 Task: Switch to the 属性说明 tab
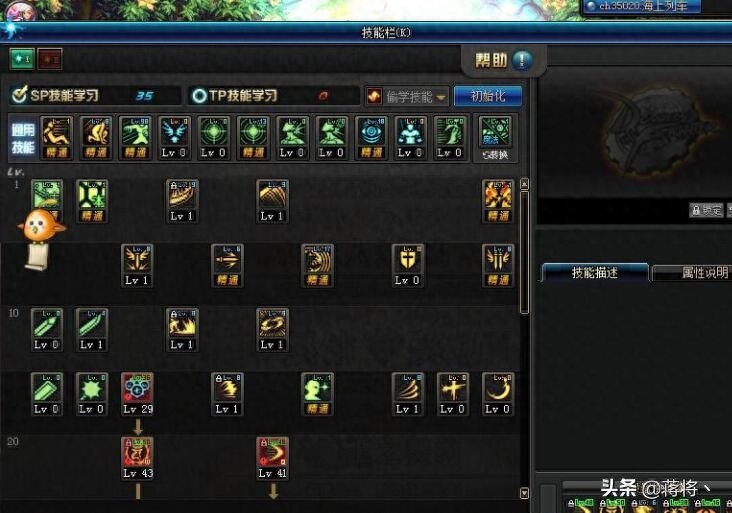691,273
